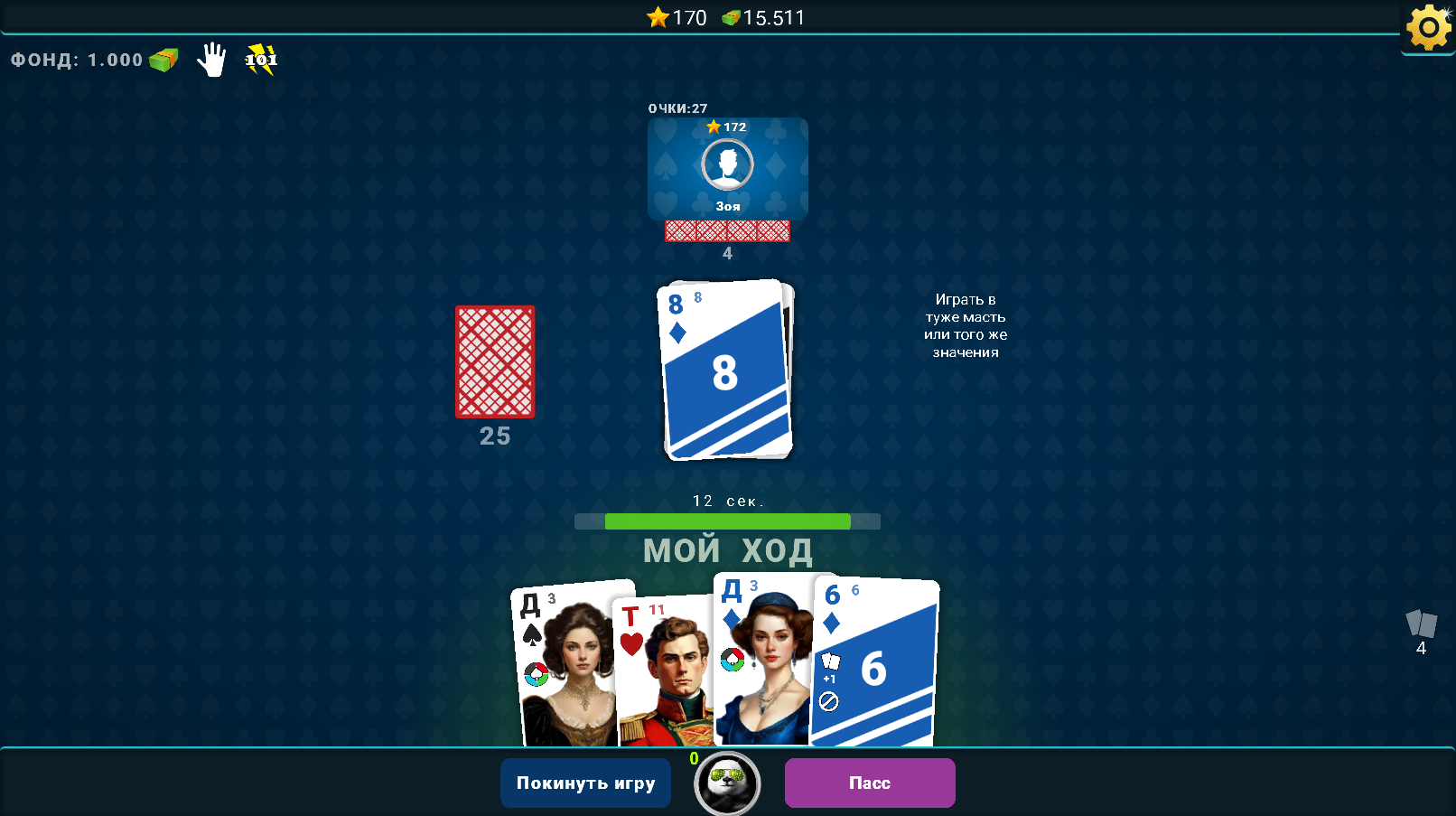Open the settings gear icon
The height and width of the screenshot is (816, 1456).
pos(1427,29)
